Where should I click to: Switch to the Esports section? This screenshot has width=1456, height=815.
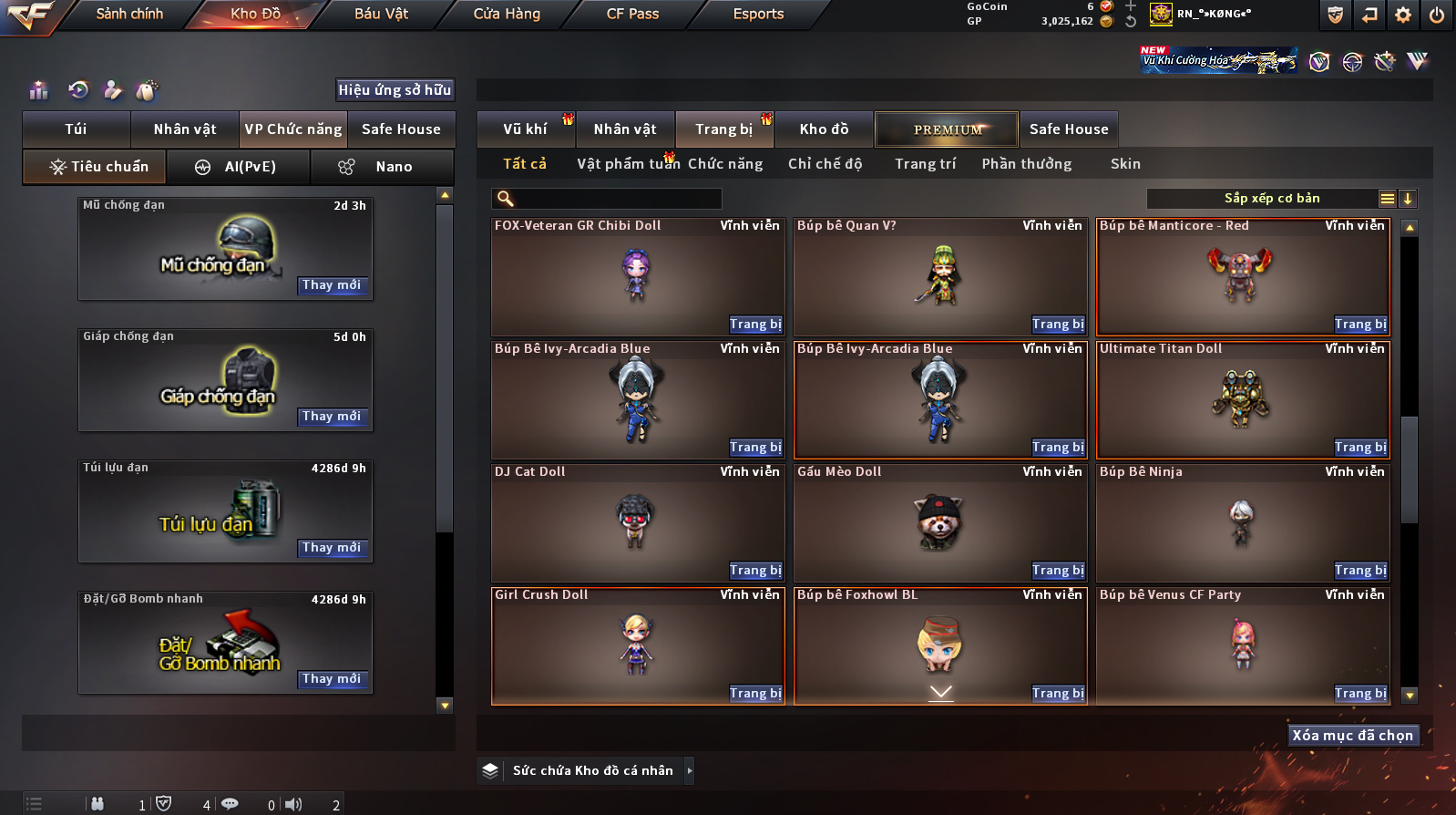pos(758,14)
